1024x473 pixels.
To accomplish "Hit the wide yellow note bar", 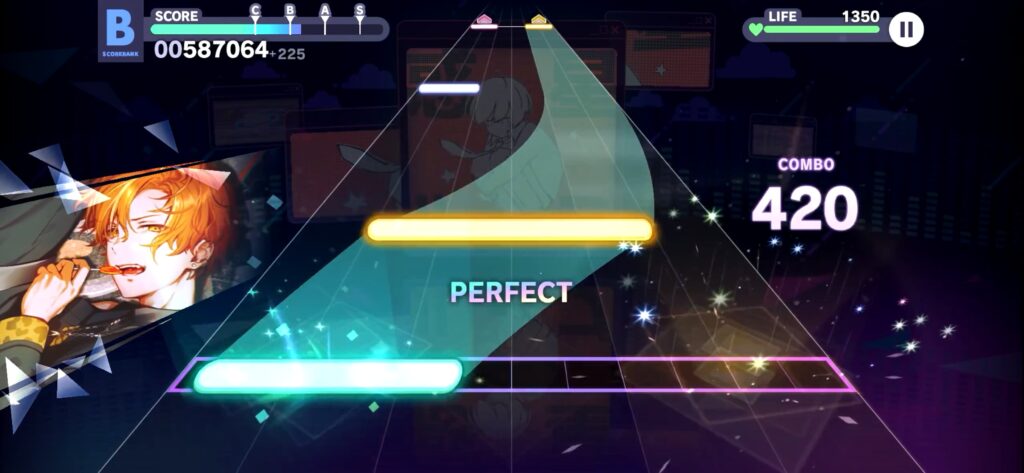I will (x=509, y=231).
